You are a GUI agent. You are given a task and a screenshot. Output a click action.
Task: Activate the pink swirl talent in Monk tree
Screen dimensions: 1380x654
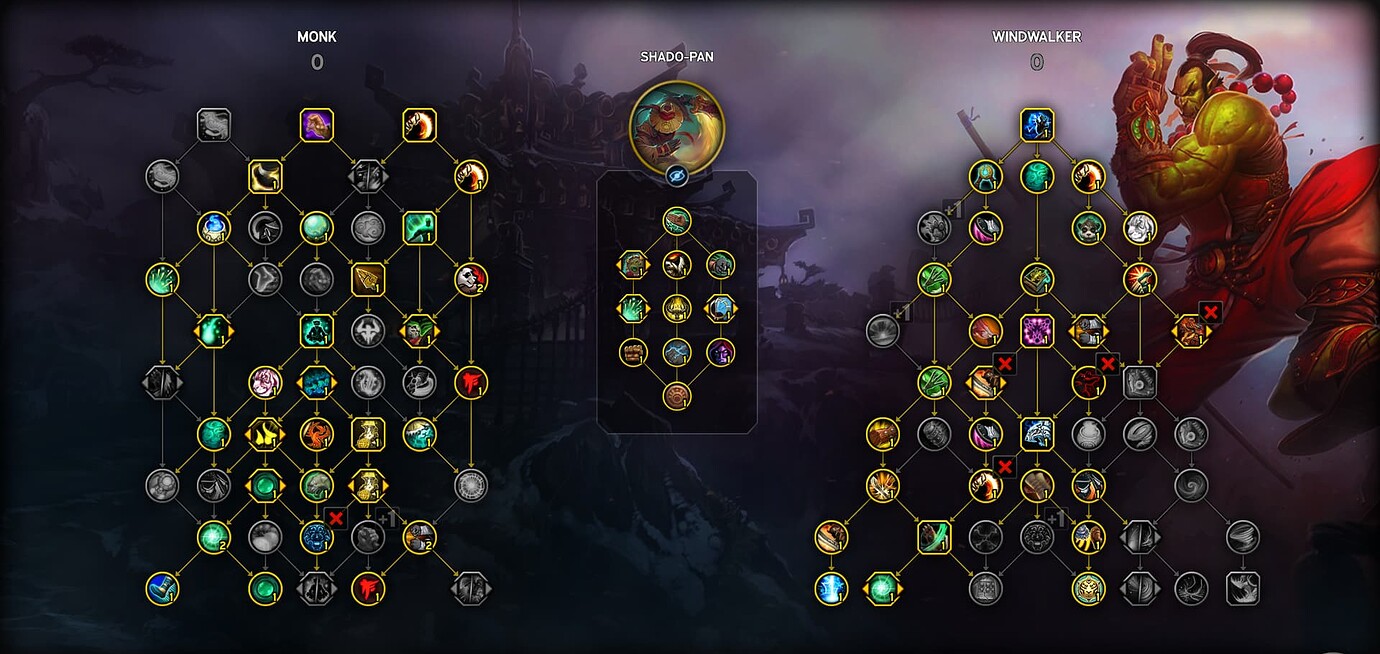click(x=264, y=382)
